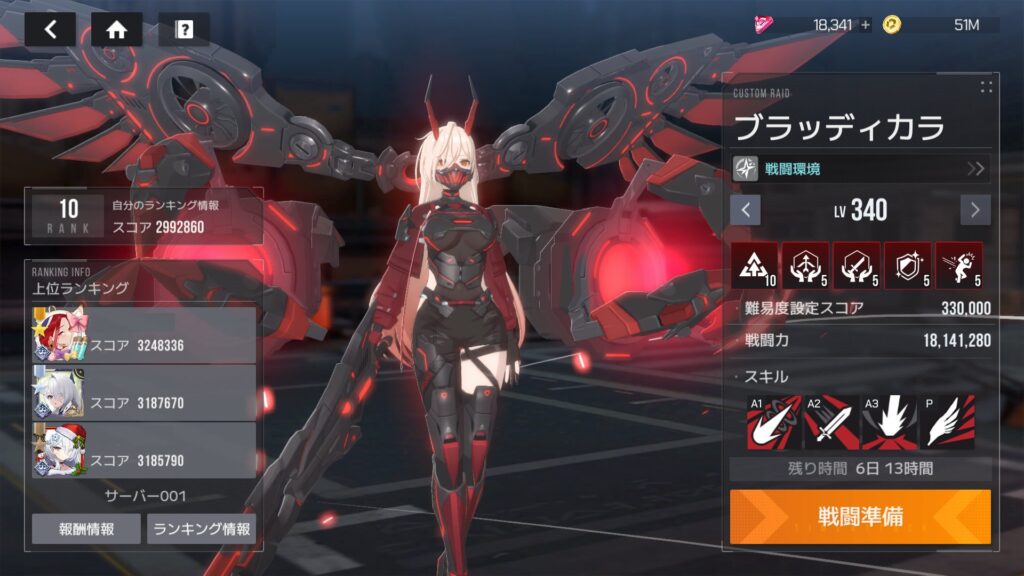Start 戦闘準備 battle preparation
This screenshot has width=1024, height=576.
click(860, 516)
